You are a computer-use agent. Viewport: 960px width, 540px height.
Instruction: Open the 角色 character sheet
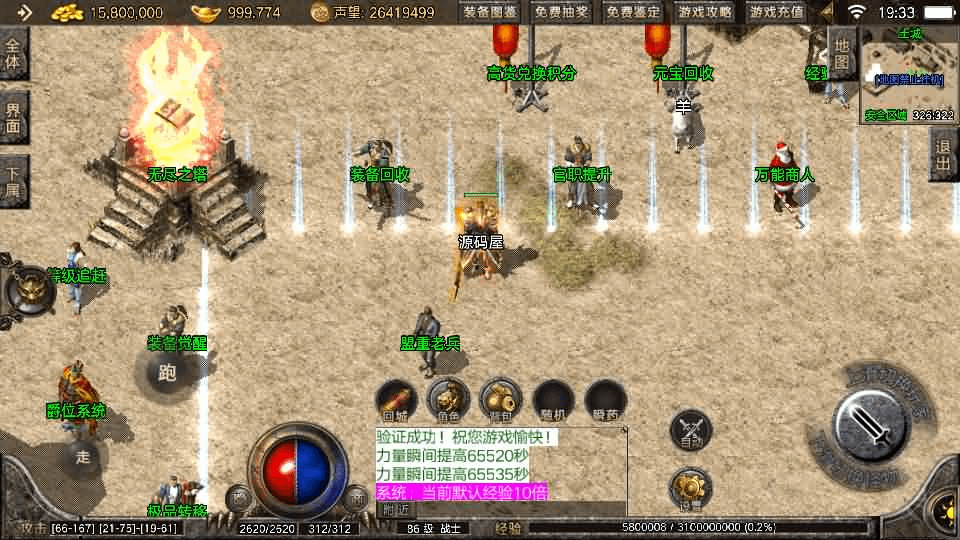pyautogui.click(x=449, y=400)
